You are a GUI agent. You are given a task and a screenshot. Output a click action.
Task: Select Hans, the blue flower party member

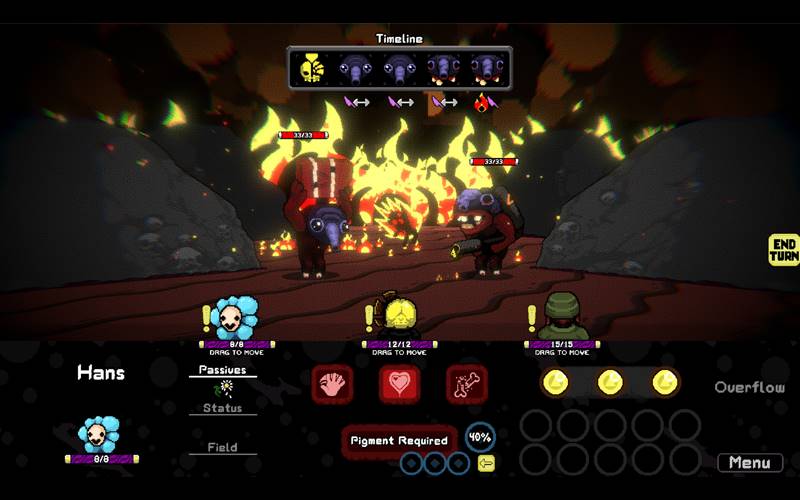pyautogui.click(x=237, y=318)
